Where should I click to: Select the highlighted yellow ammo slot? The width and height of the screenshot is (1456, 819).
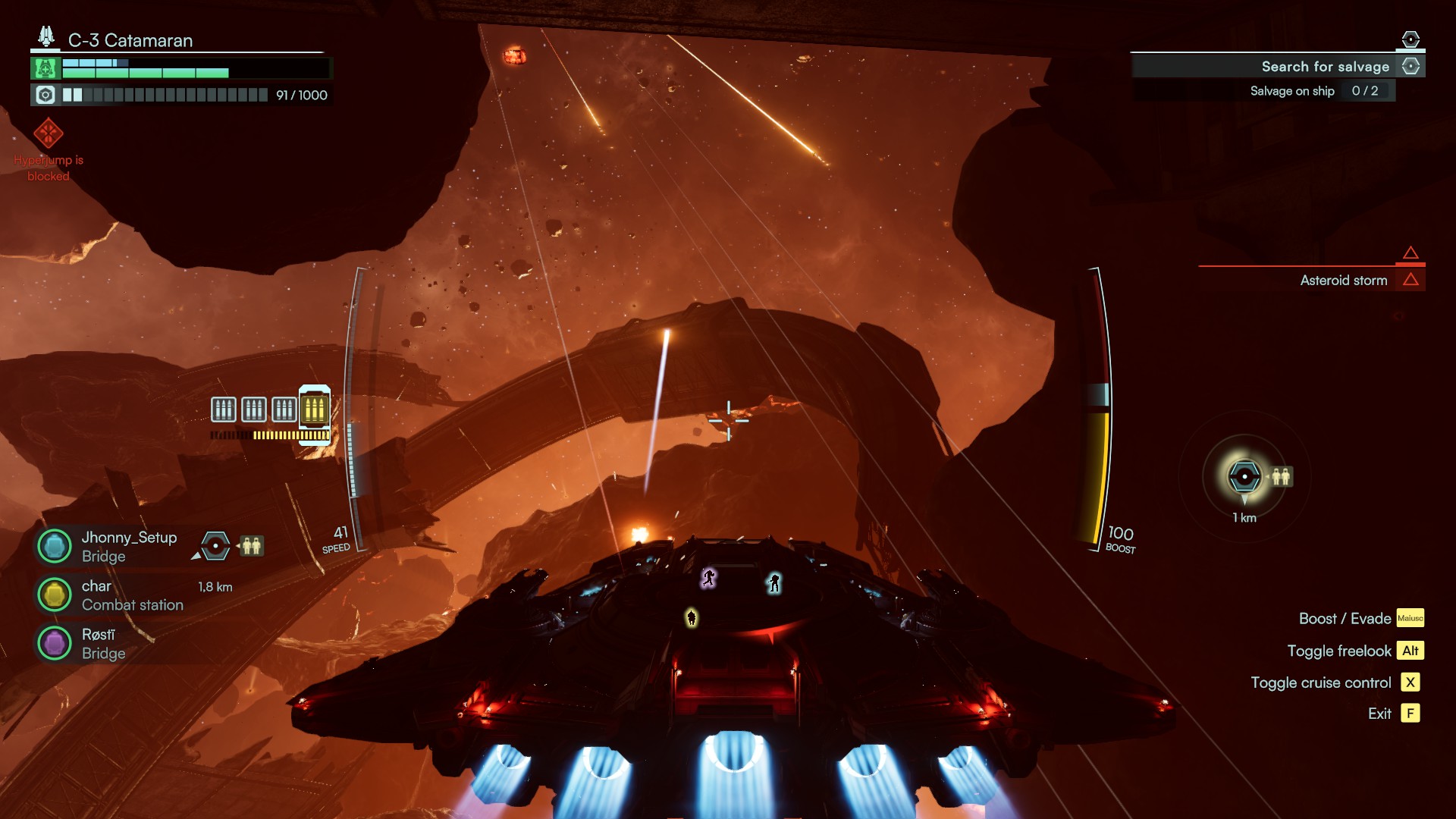tap(314, 409)
